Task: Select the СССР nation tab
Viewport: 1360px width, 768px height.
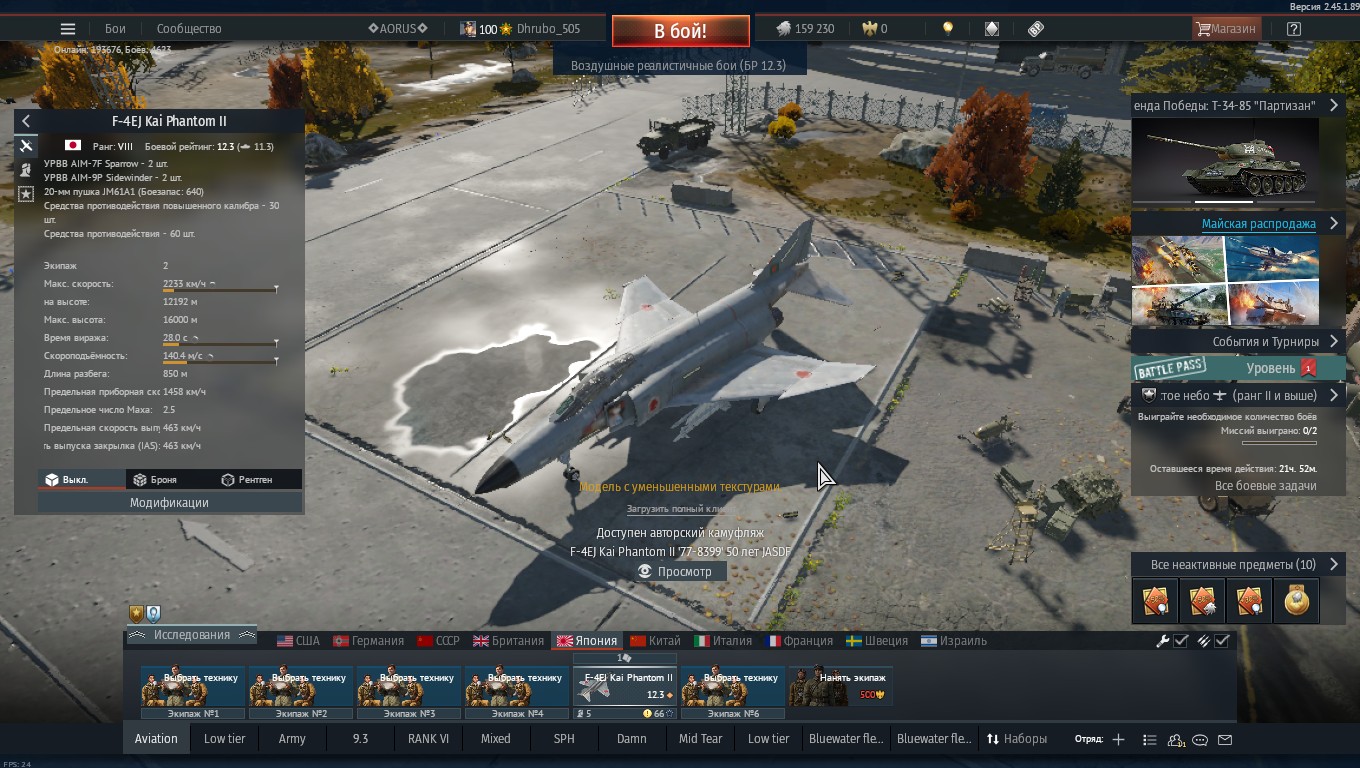Action: [438, 641]
